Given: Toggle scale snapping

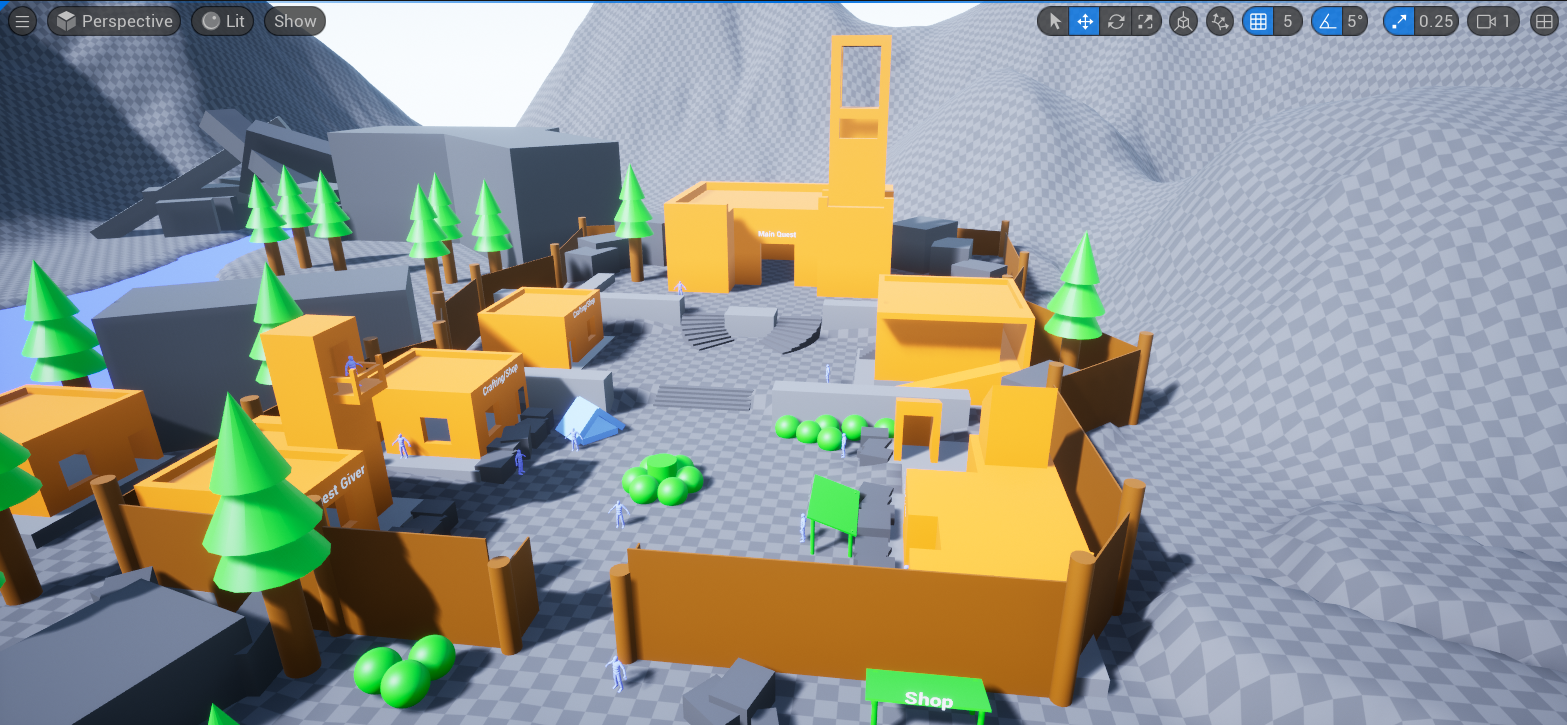Looking at the screenshot, I should pyautogui.click(x=1400, y=21).
